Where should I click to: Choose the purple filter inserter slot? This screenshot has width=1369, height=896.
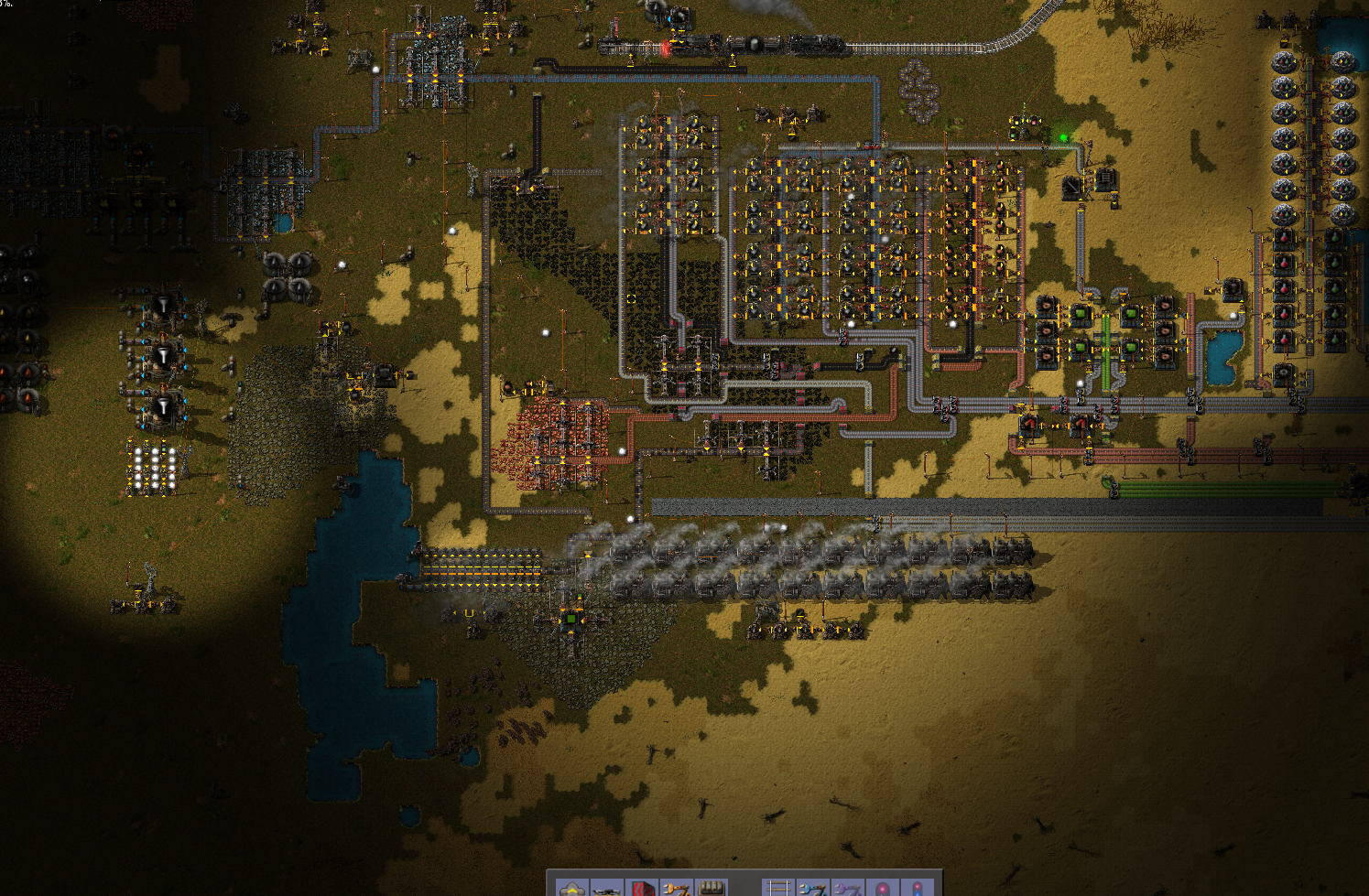pos(847,888)
